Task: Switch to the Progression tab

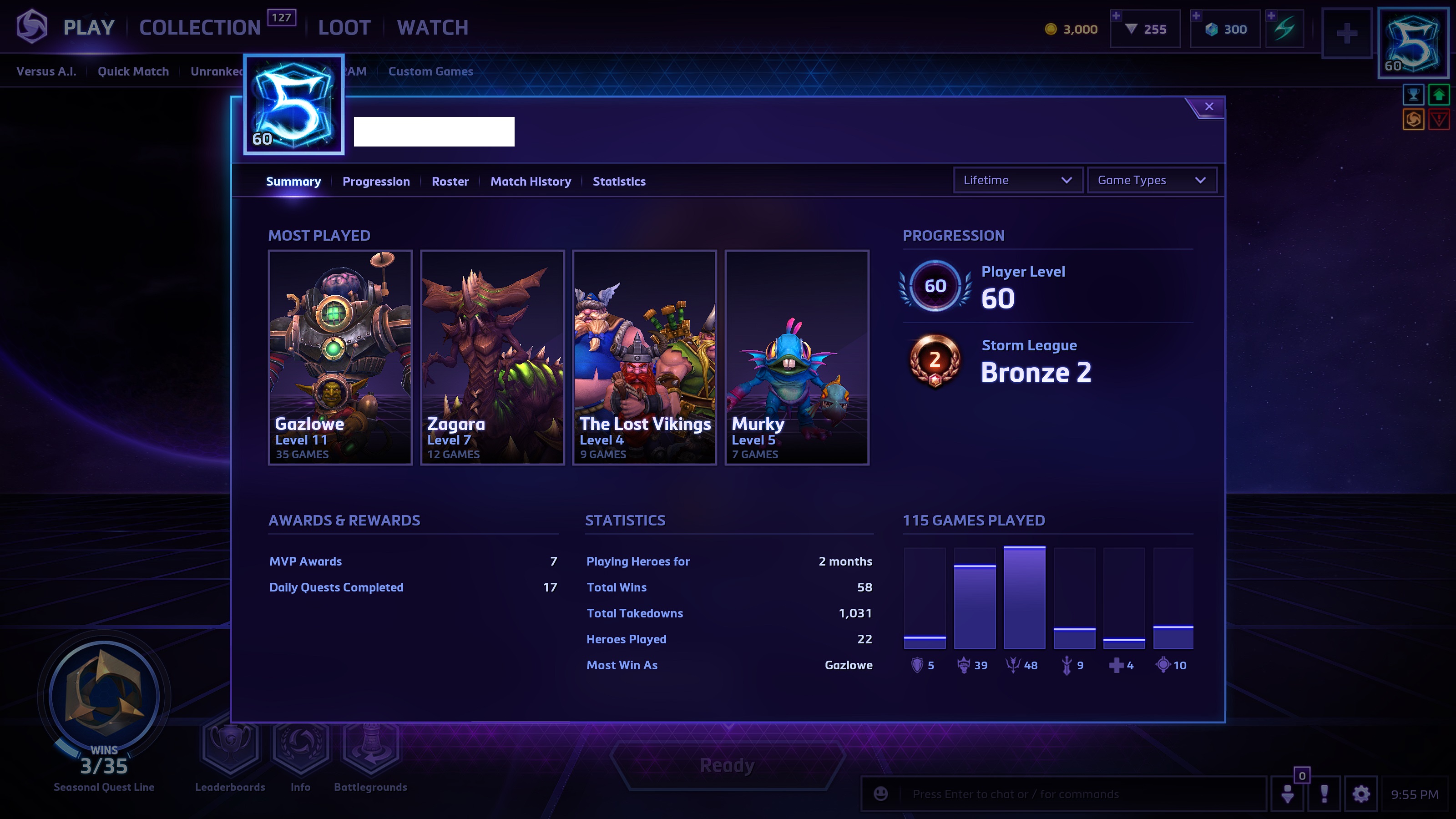Action: tap(376, 182)
